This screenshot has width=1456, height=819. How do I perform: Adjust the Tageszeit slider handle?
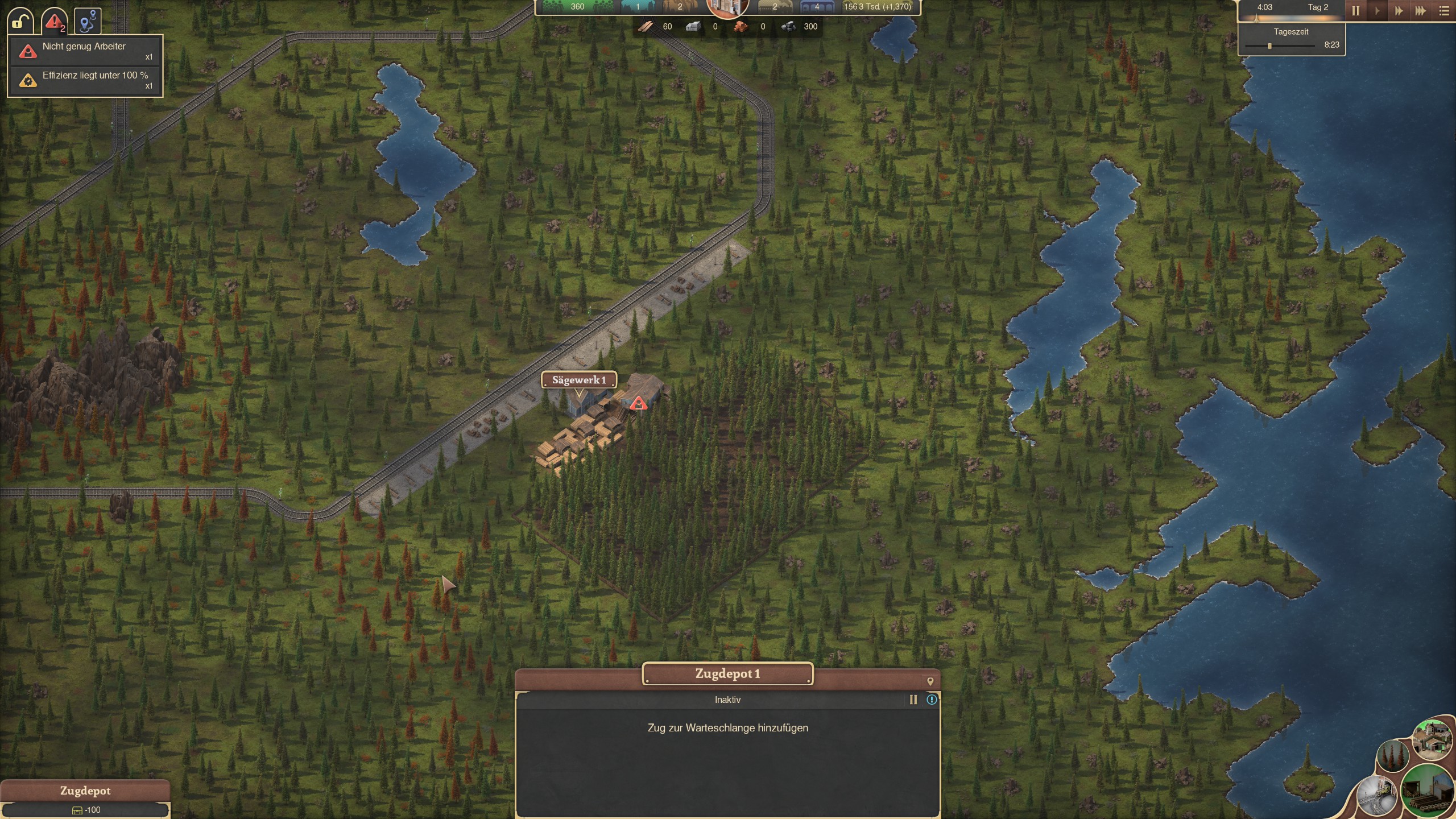(1269, 45)
